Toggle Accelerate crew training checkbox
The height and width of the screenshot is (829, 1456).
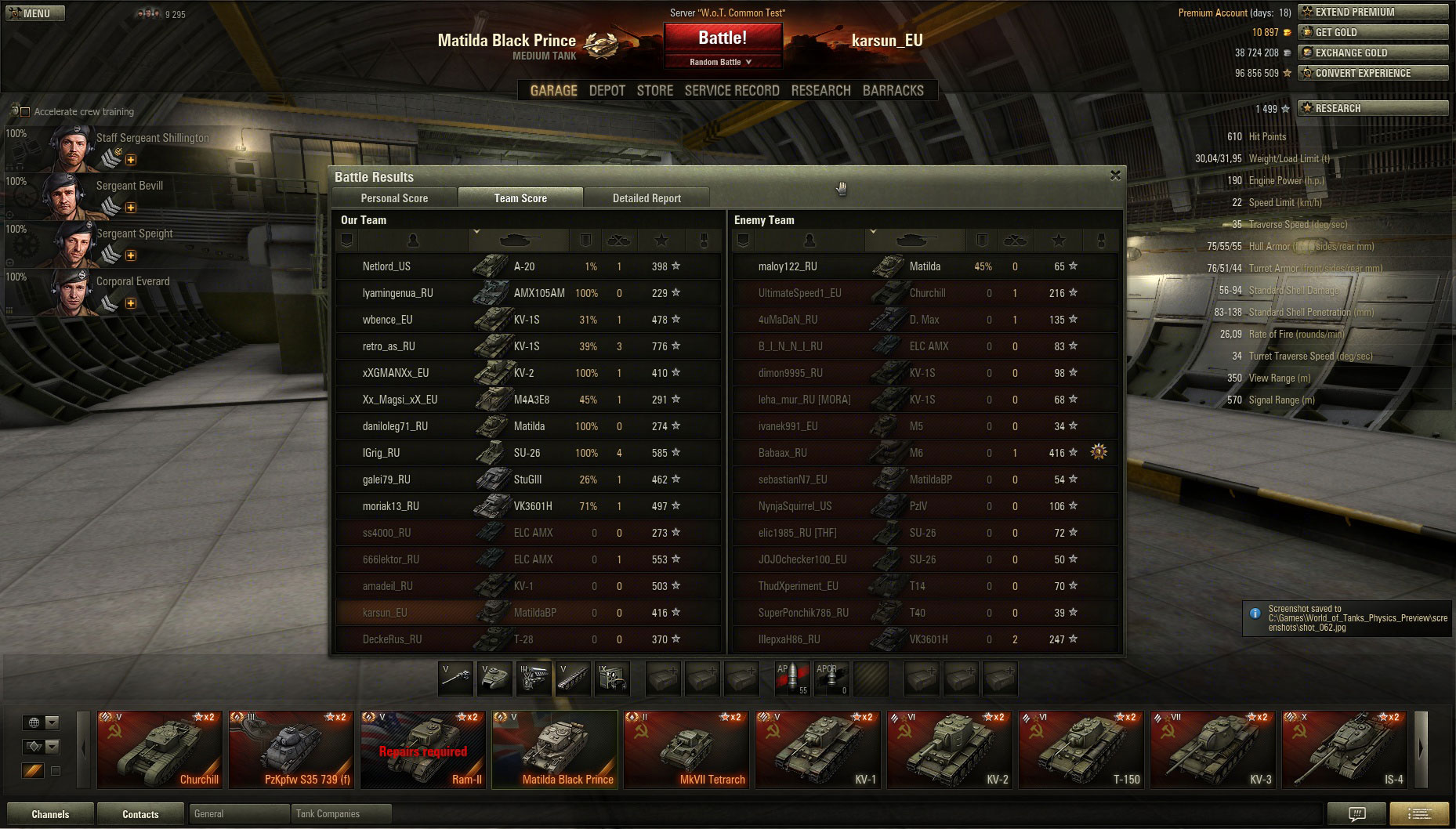point(25,112)
